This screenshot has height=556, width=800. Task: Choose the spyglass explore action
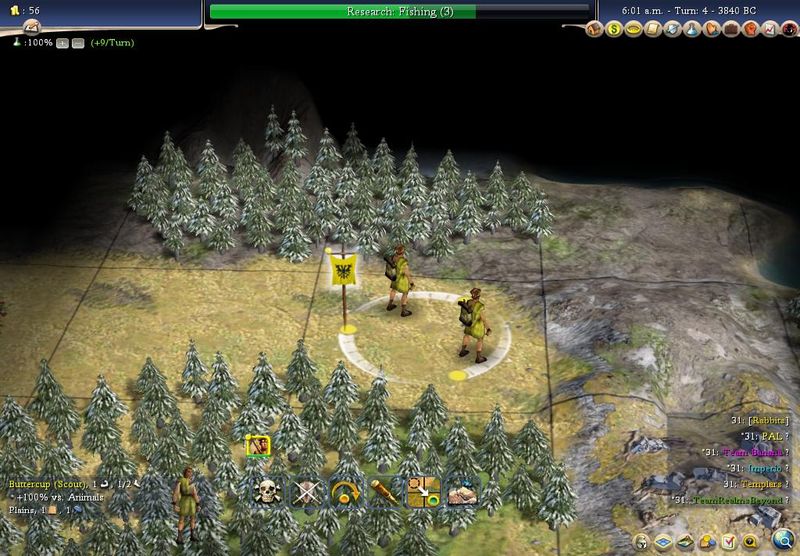coord(384,491)
